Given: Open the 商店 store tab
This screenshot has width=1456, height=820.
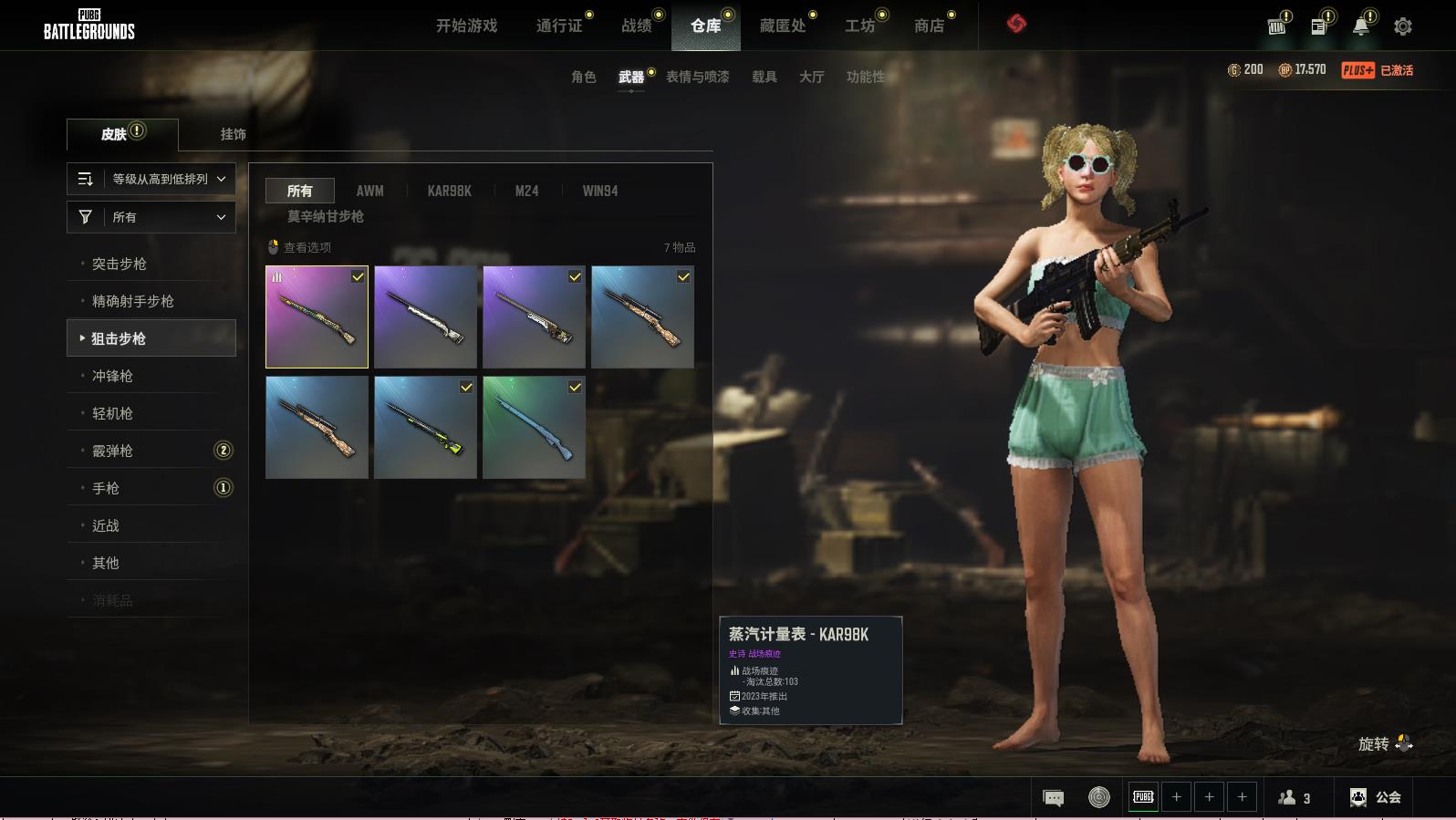Looking at the screenshot, I should 929,26.
